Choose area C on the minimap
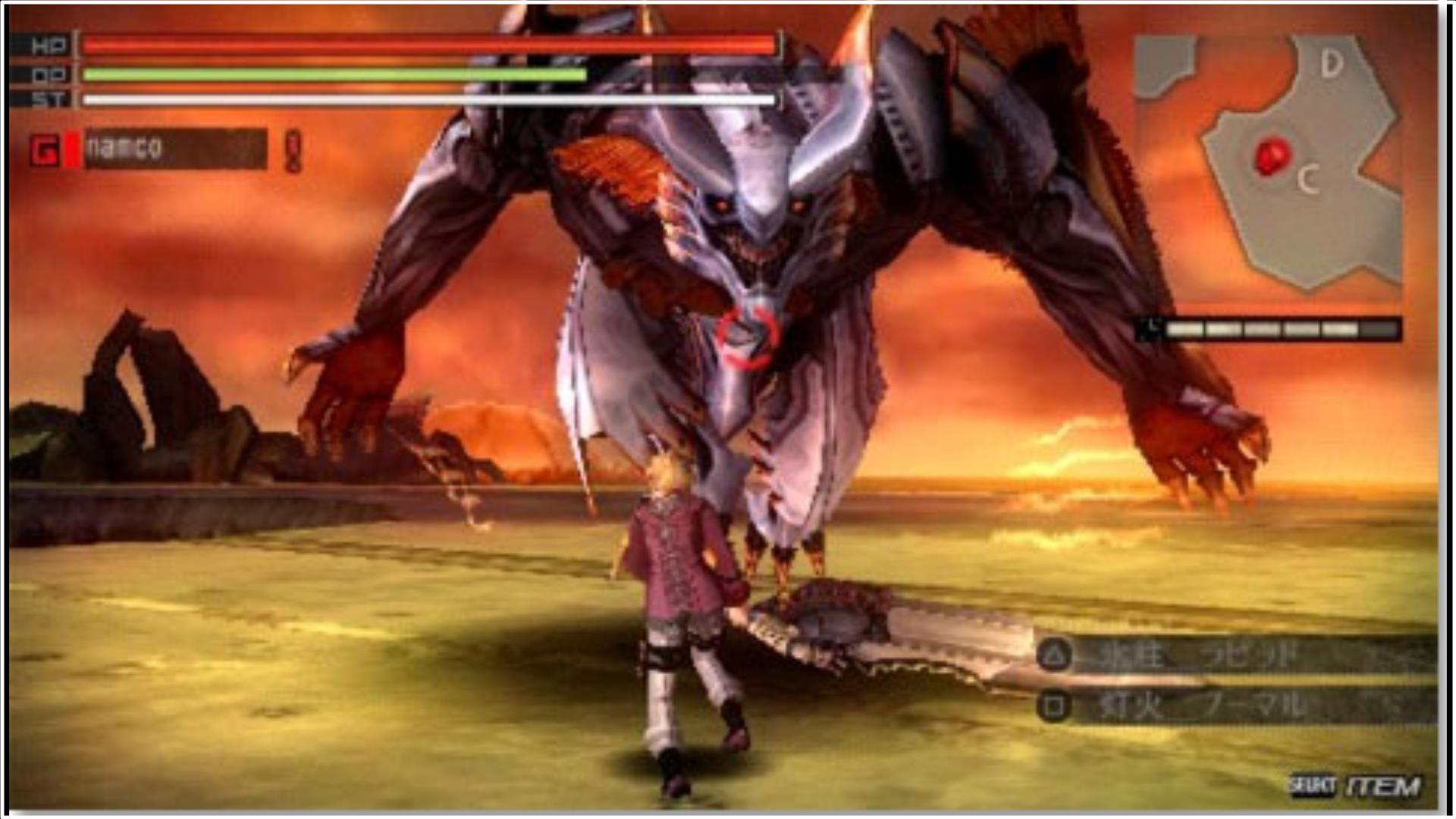The width and height of the screenshot is (1456, 819). click(x=1307, y=180)
